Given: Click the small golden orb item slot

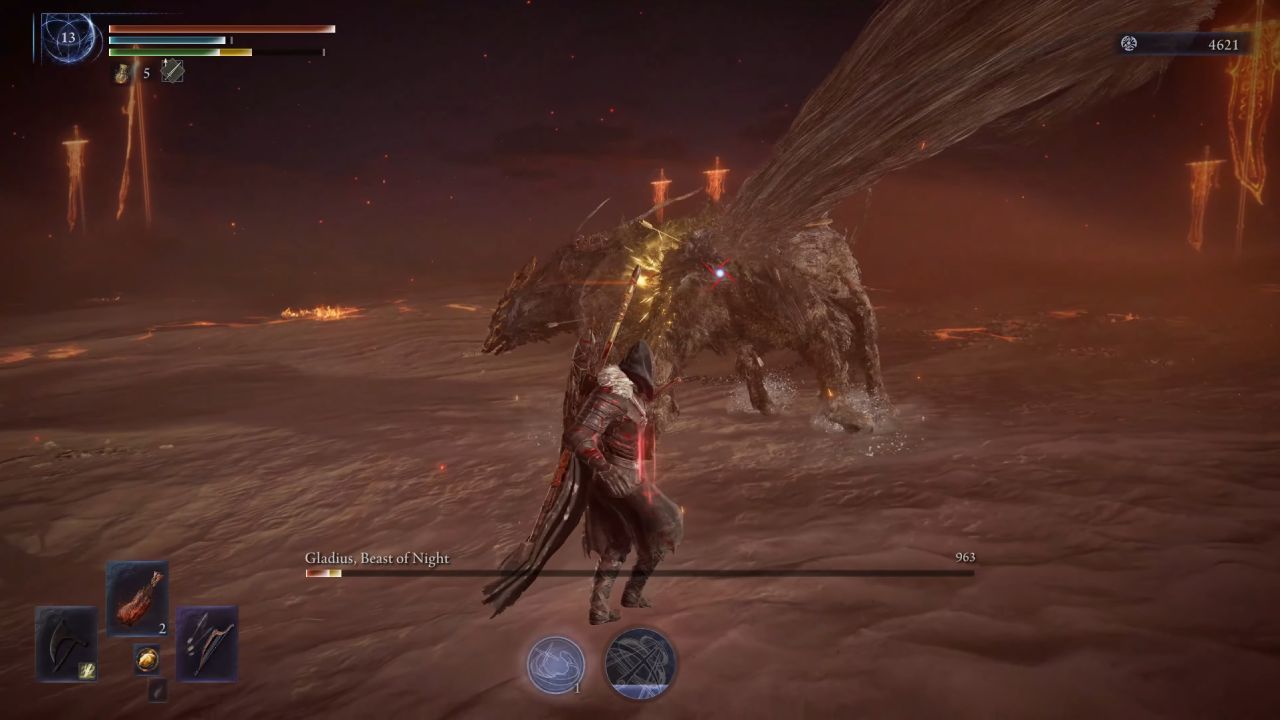Looking at the screenshot, I should tap(147, 660).
